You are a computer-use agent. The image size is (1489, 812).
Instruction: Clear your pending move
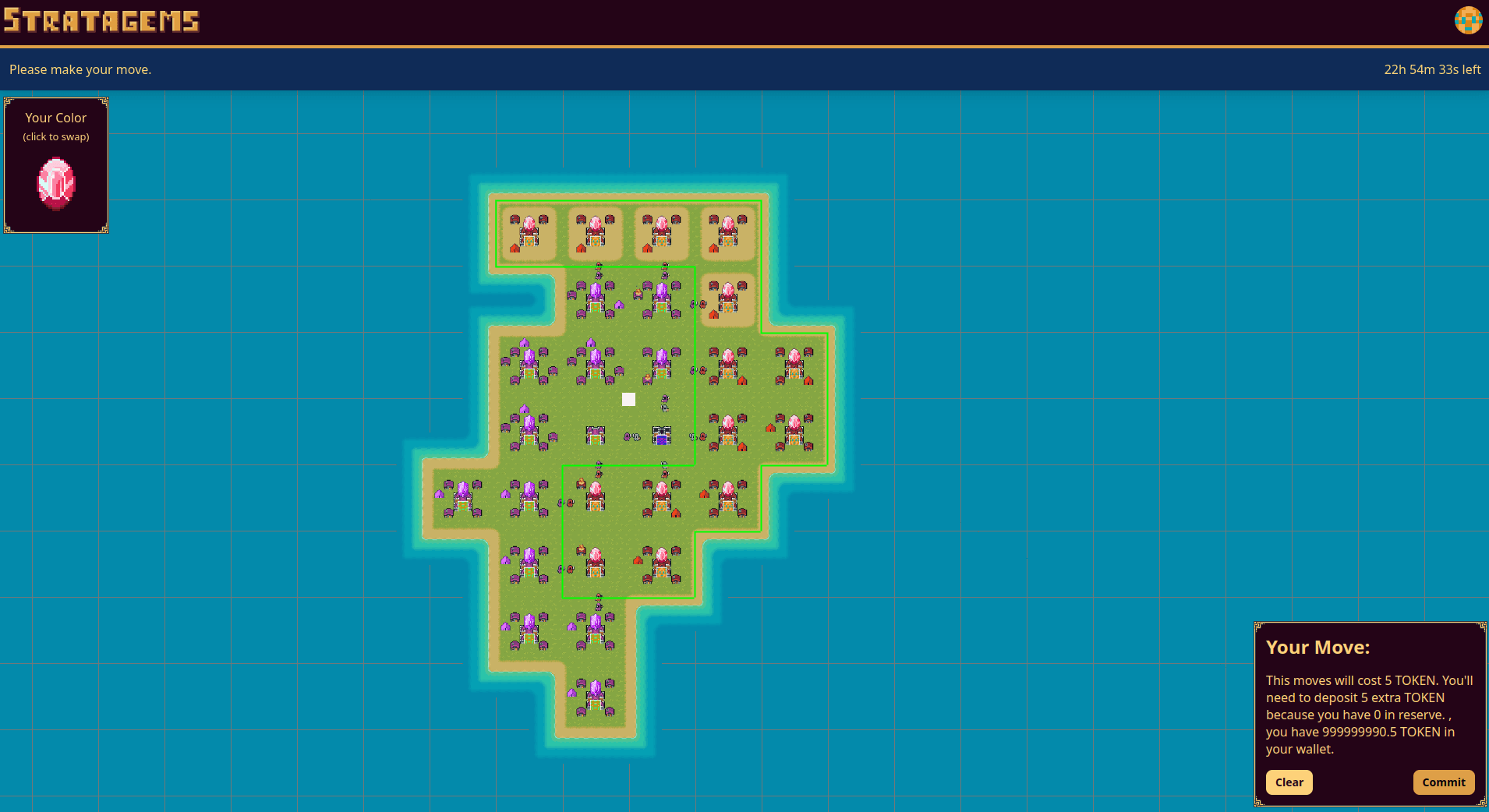coord(1289,782)
